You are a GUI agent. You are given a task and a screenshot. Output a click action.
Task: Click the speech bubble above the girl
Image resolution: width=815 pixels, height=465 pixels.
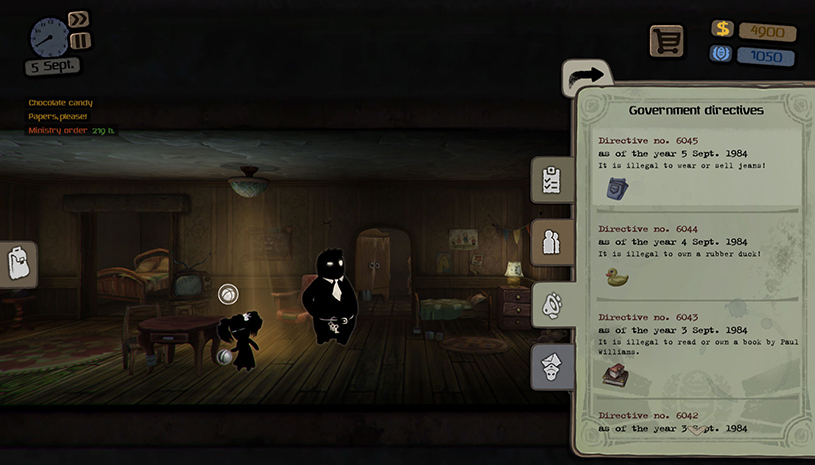pyautogui.click(x=228, y=295)
